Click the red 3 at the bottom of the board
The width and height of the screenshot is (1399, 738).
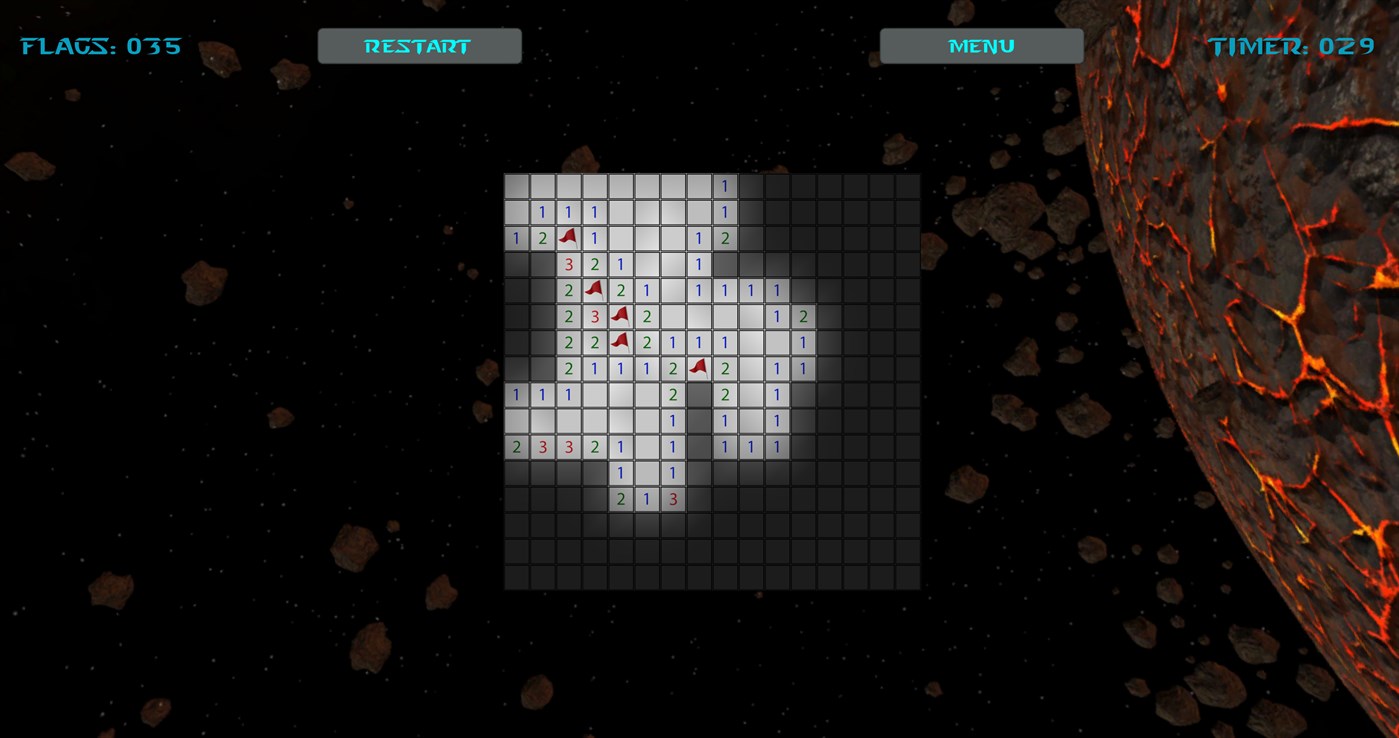pyautogui.click(x=671, y=499)
